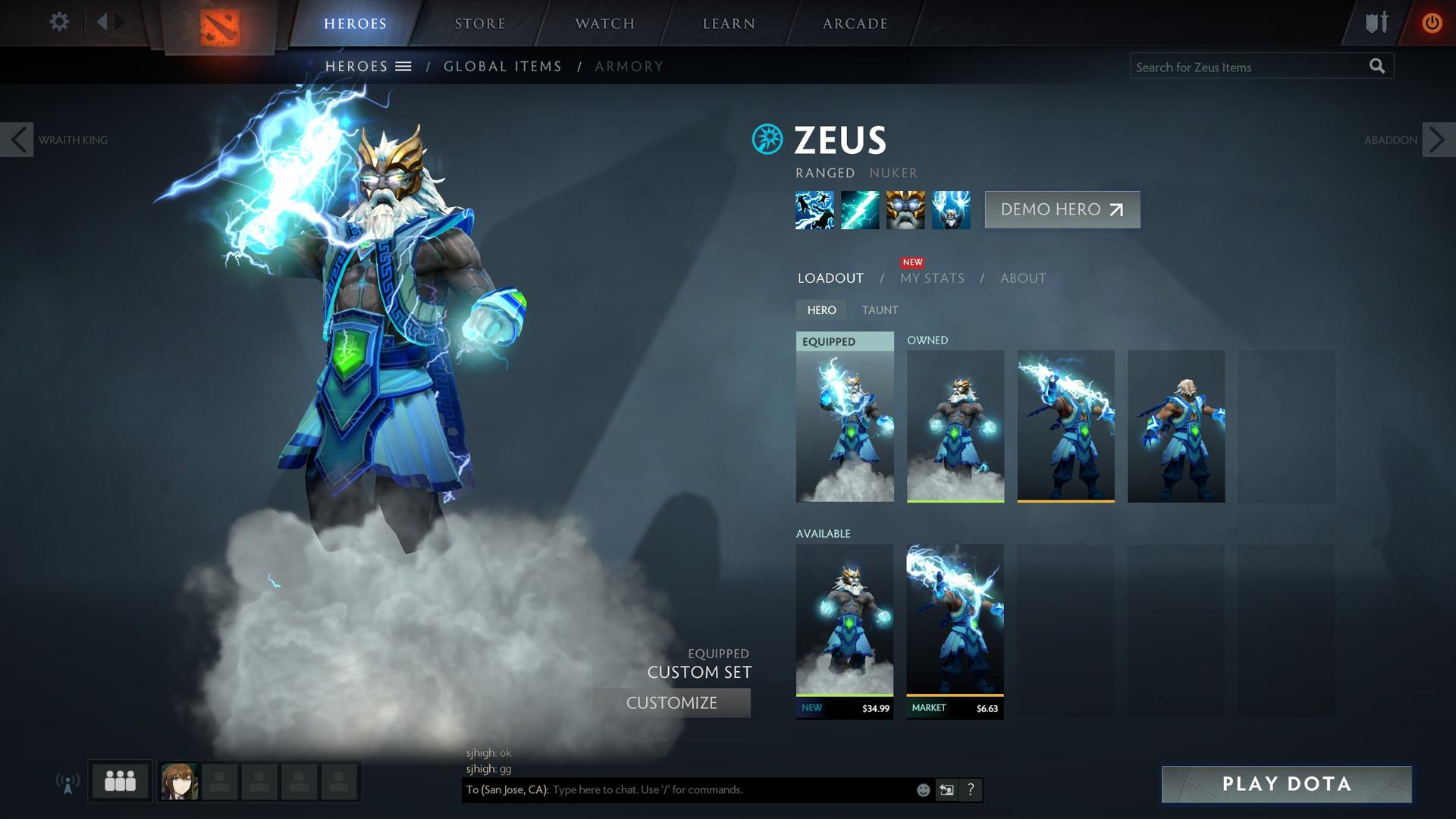Show the My Stats section
1456x819 pixels.
pyautogui.click(x=932, y=278)
